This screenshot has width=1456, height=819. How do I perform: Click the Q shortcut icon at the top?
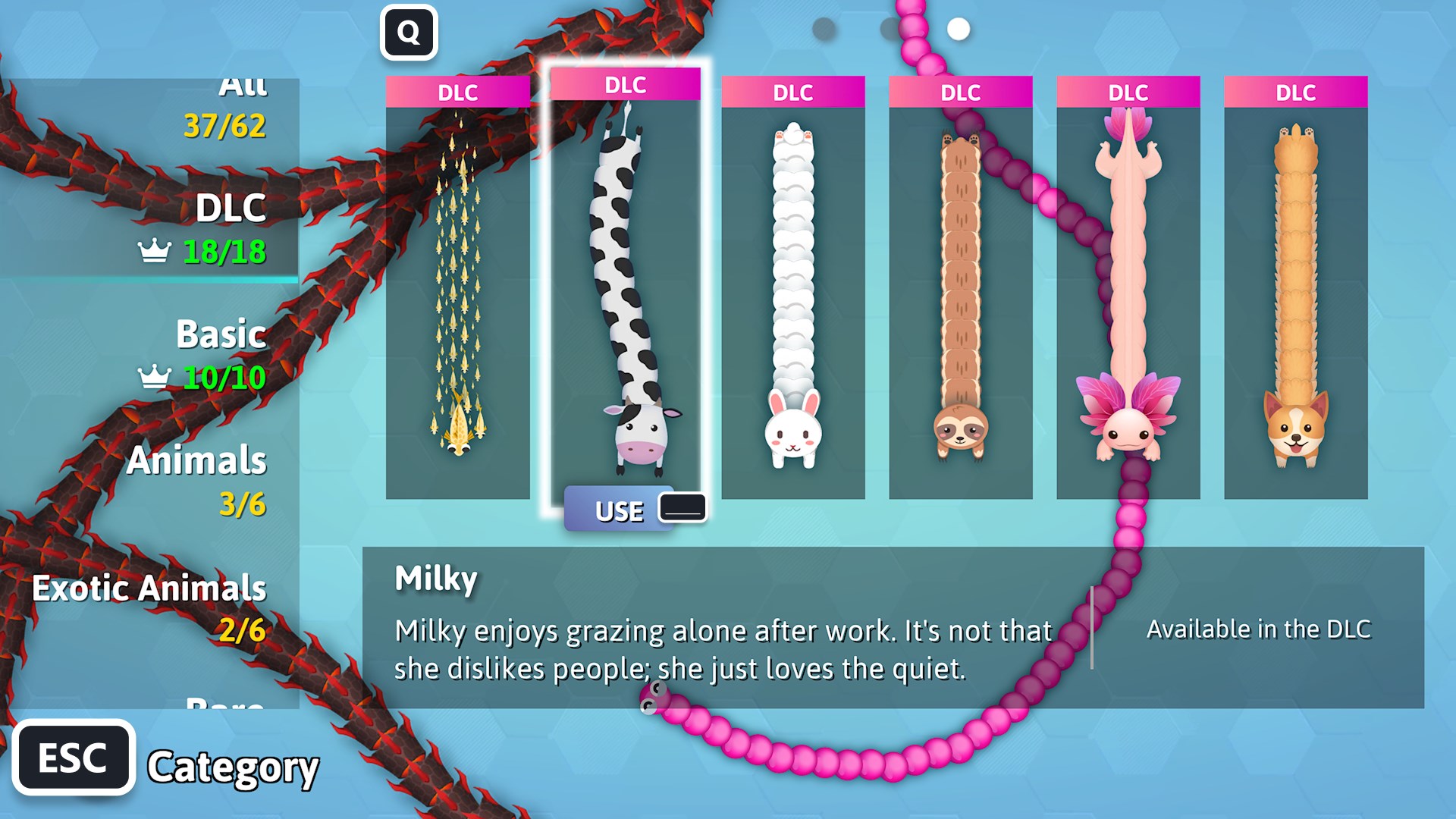[409, 32]
